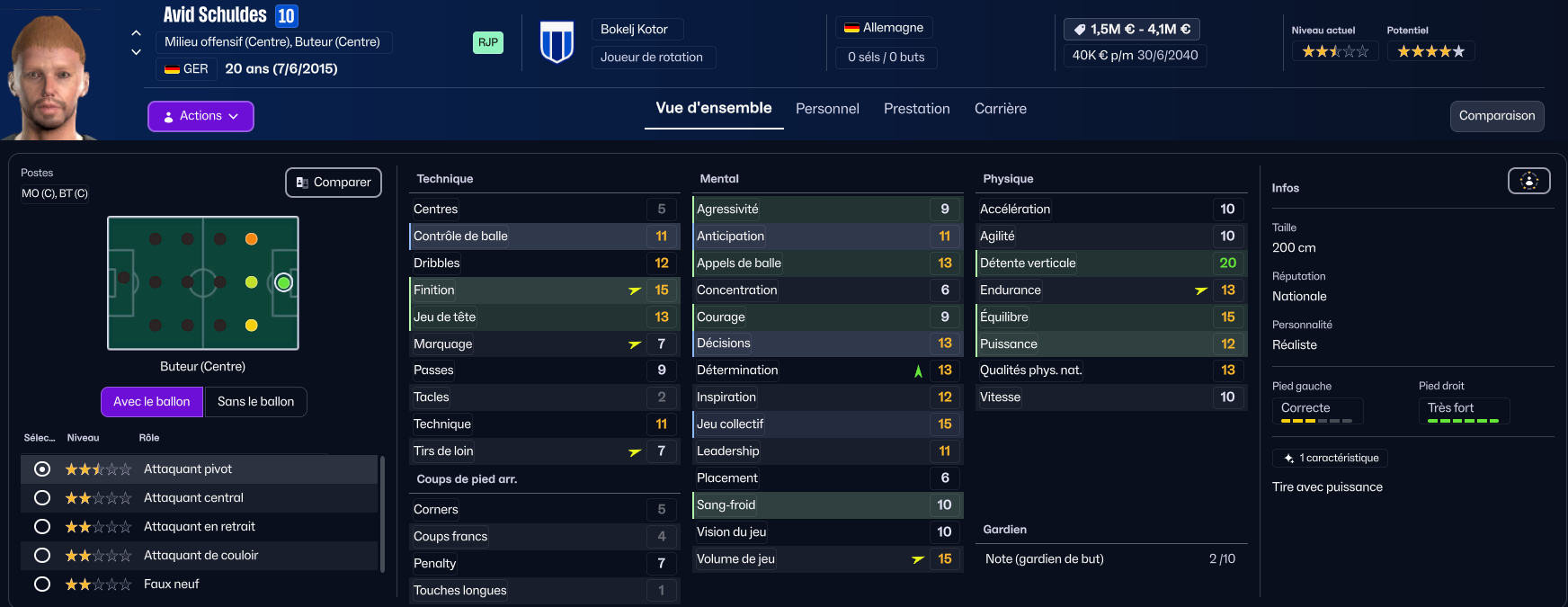Pick the Attaquant en retrait role
This screenshot has height=607, width=1568.
42,526
